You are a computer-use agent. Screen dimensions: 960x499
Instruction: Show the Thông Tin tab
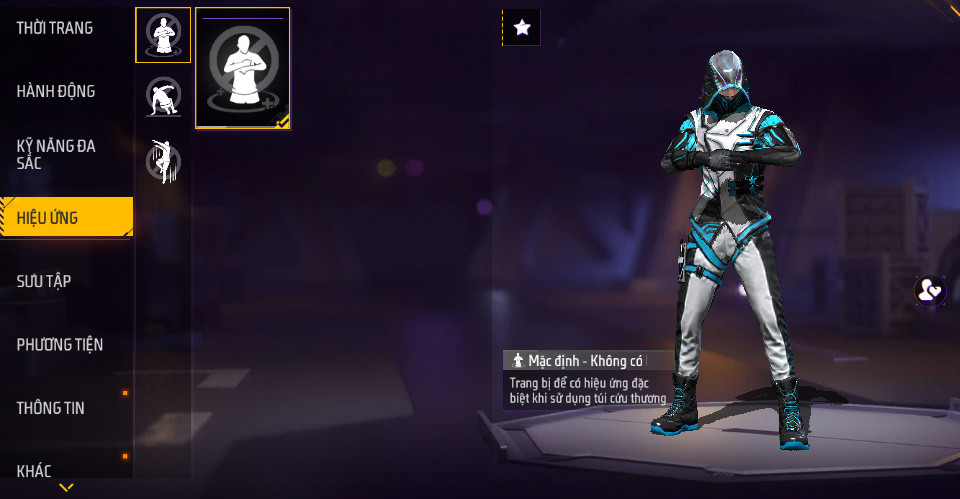(52, 408)
